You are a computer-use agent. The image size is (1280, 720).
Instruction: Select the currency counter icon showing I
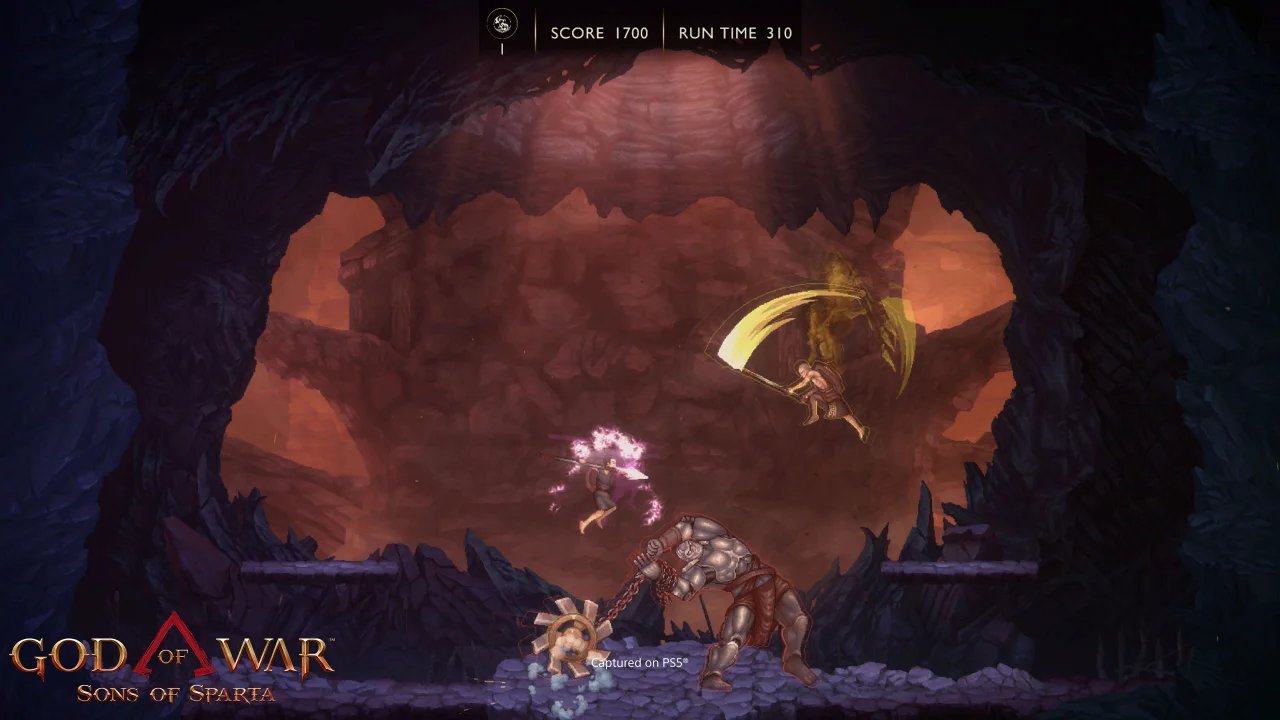[x=501, y=30]
